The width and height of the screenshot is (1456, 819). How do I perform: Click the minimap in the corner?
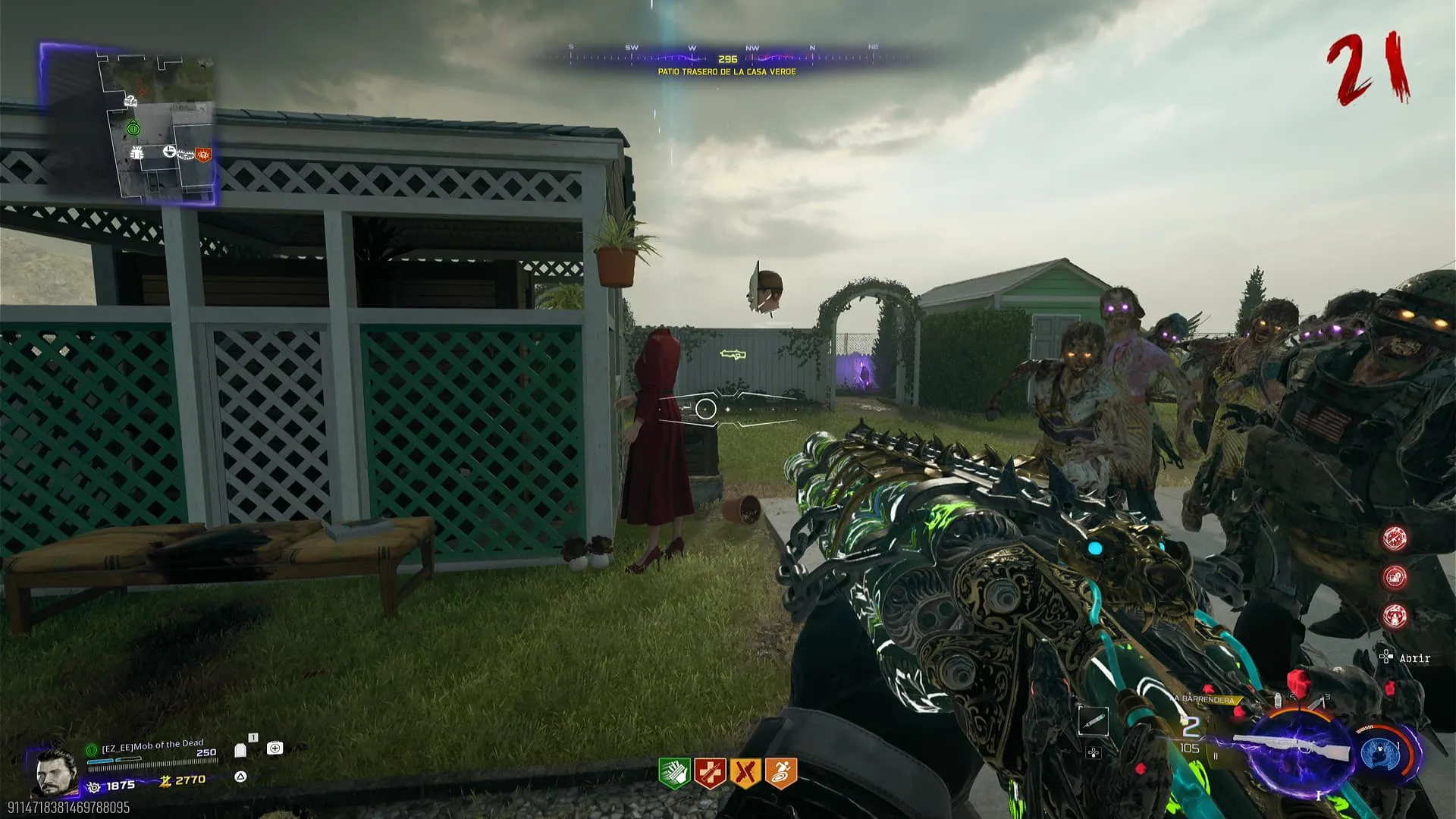pos(129,125)
